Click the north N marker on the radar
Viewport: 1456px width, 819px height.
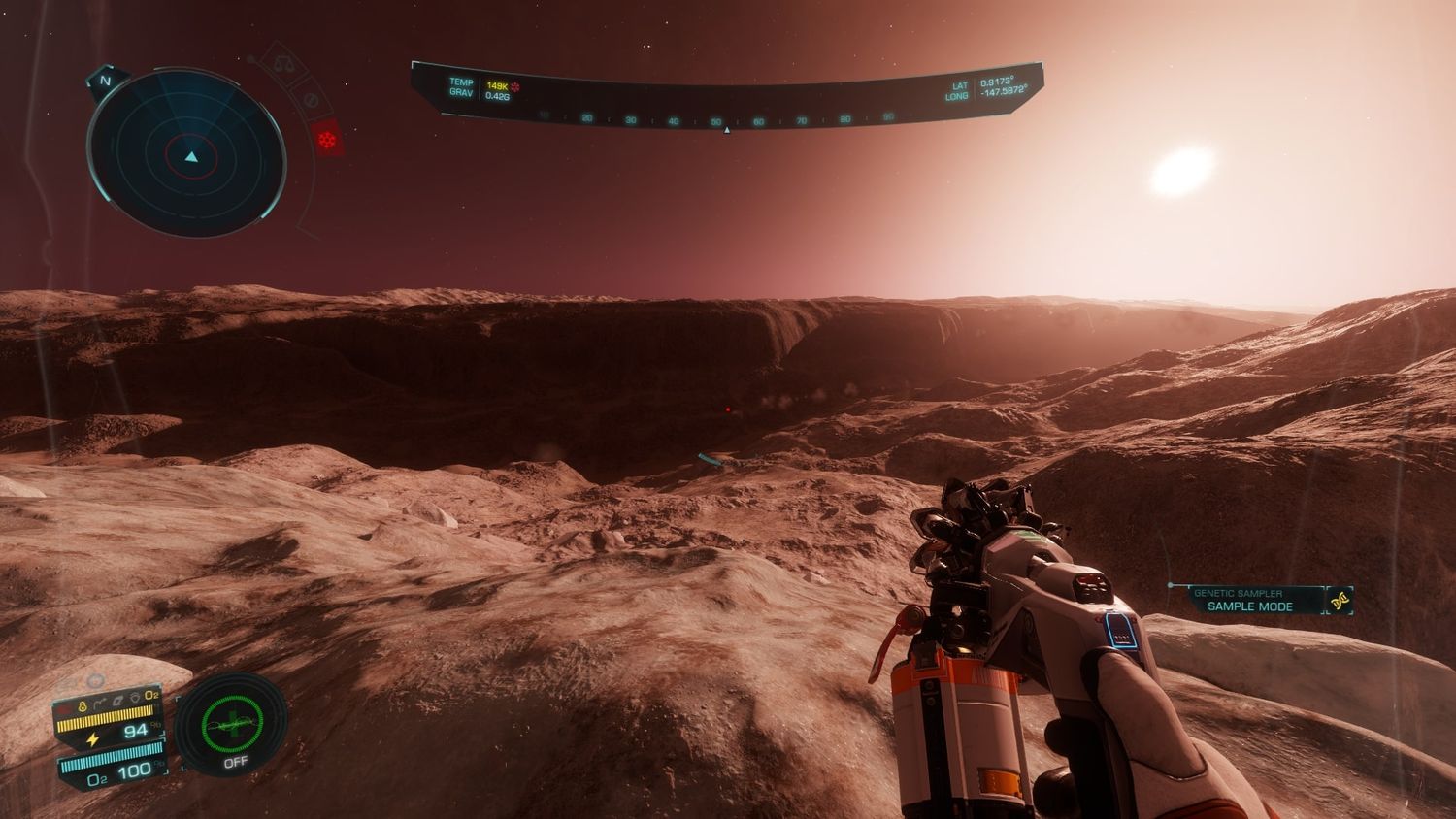coord(106,82)
